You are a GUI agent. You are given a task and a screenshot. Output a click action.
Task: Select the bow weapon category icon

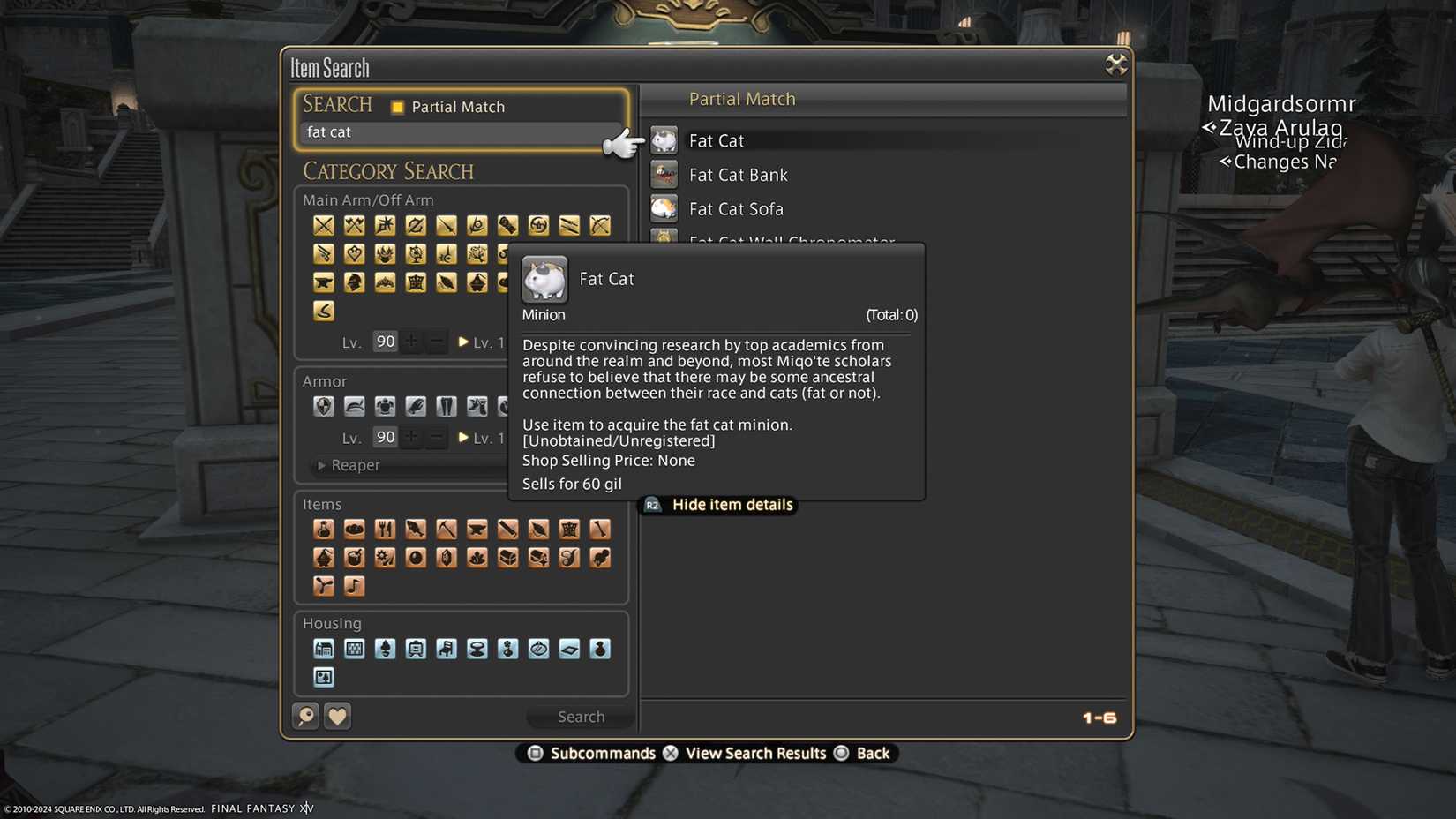[600, 225]
